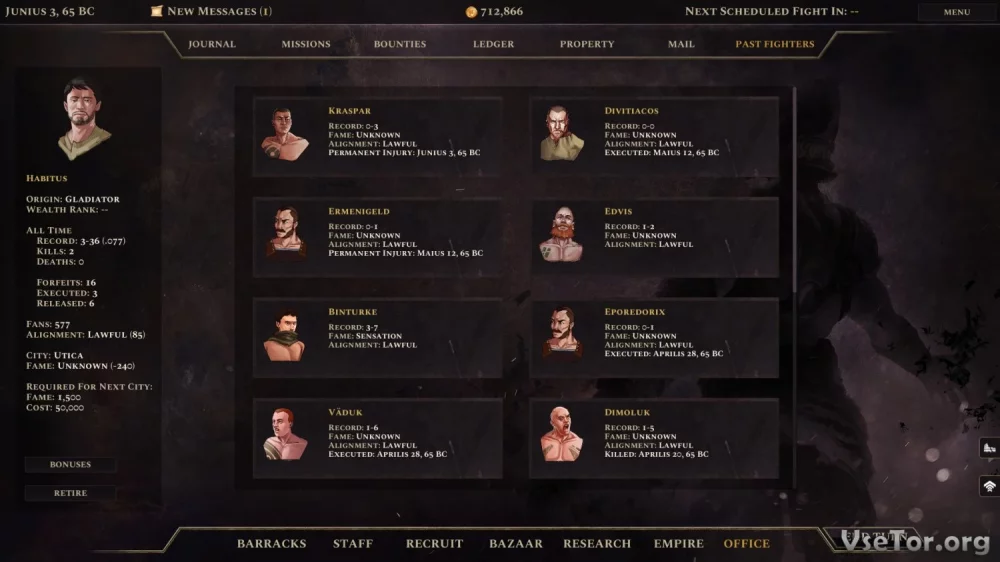Open the Bounties tab

click(x=400, y=44)
